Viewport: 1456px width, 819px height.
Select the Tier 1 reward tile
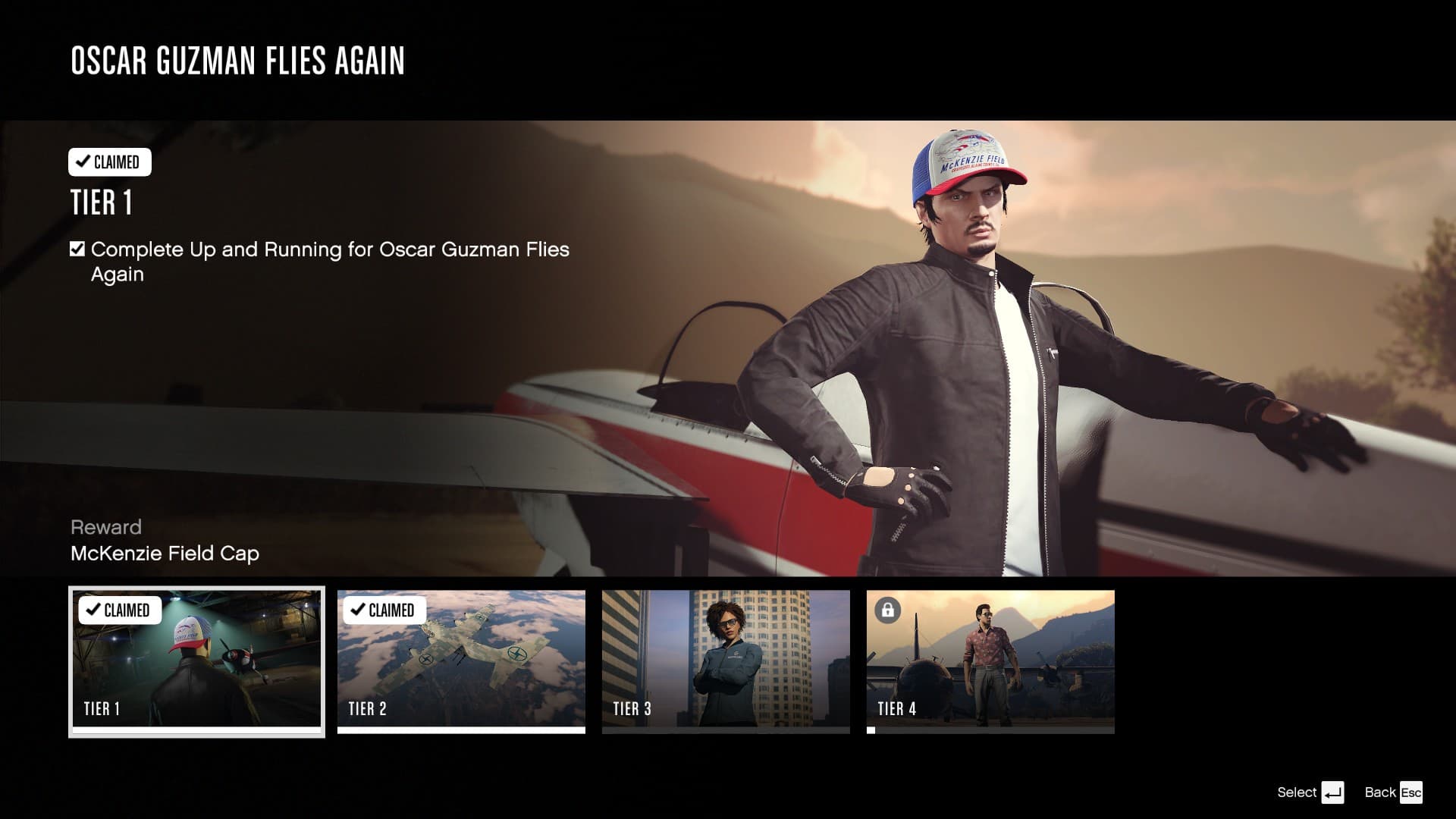pos(196,661)
